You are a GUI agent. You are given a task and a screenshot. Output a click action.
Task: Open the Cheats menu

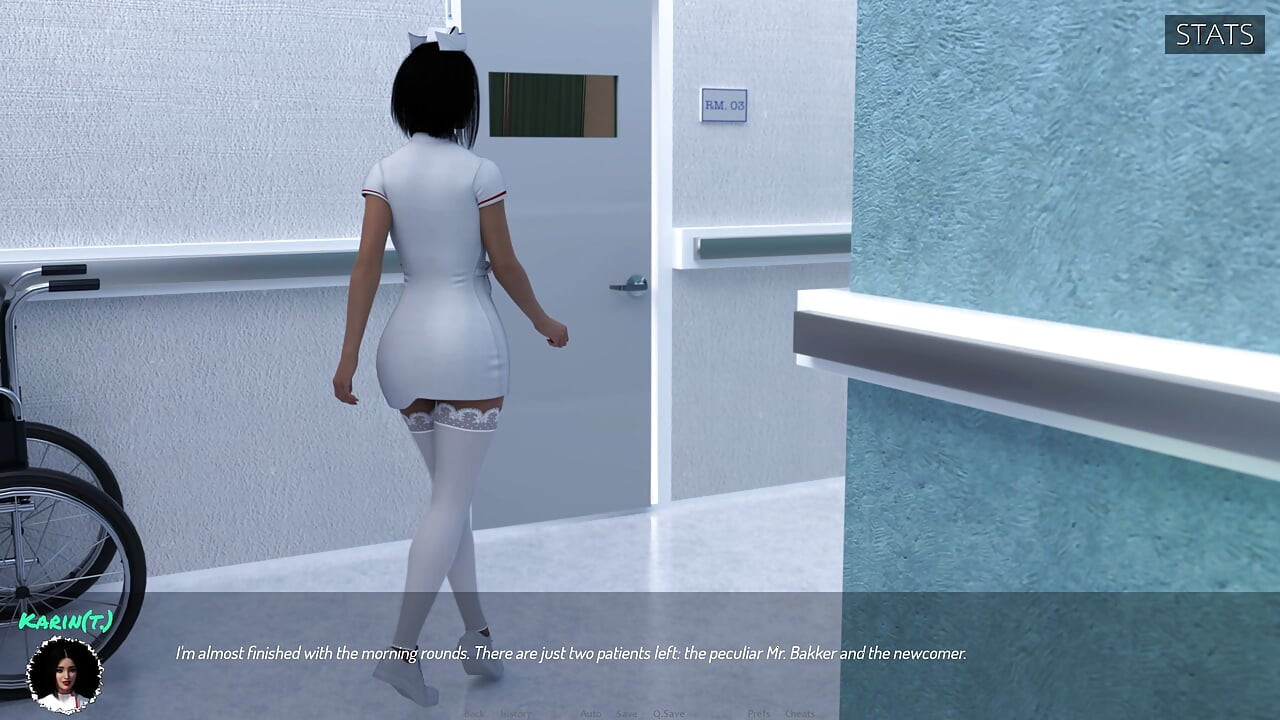[x=800, y=713]
